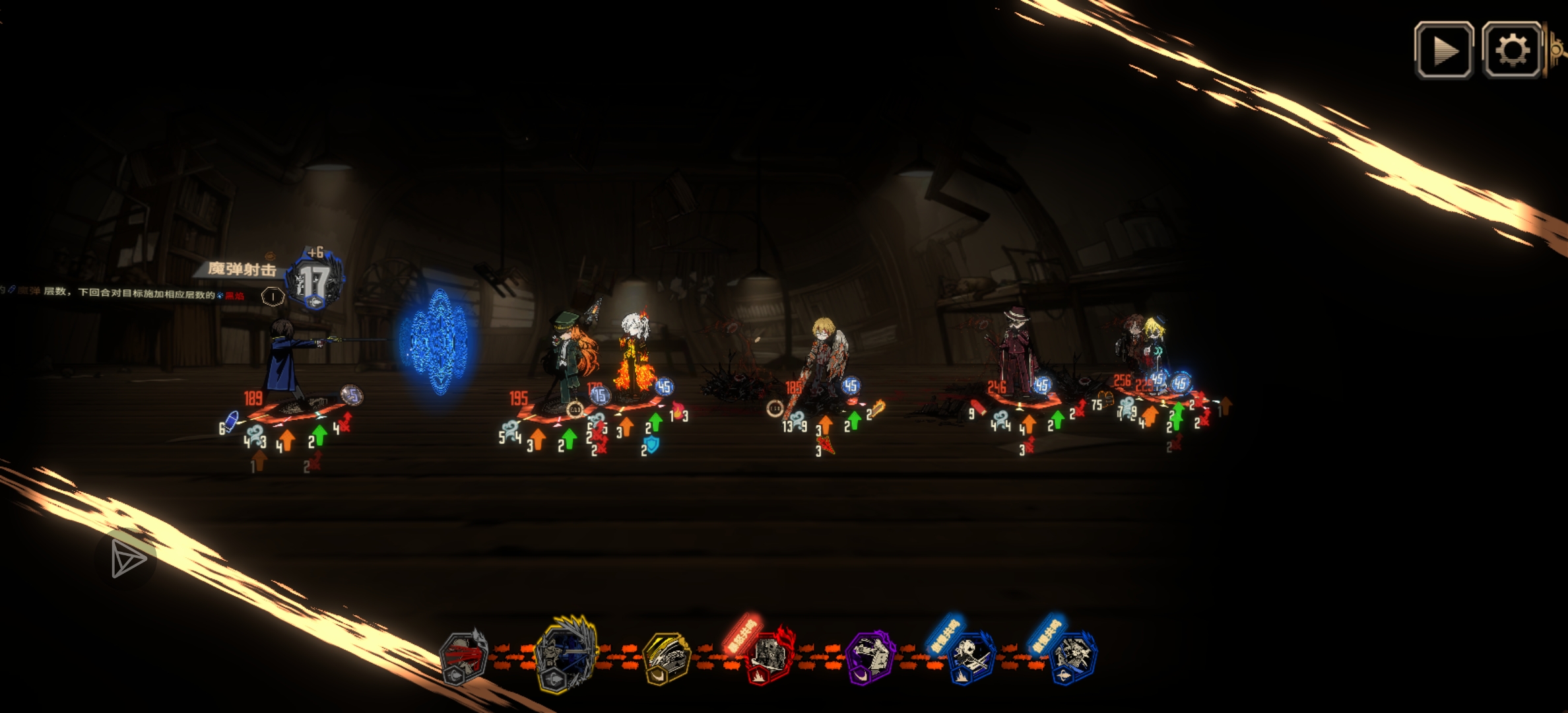
Task: Select the gray skill icon with red bandage
Action: 464,657
